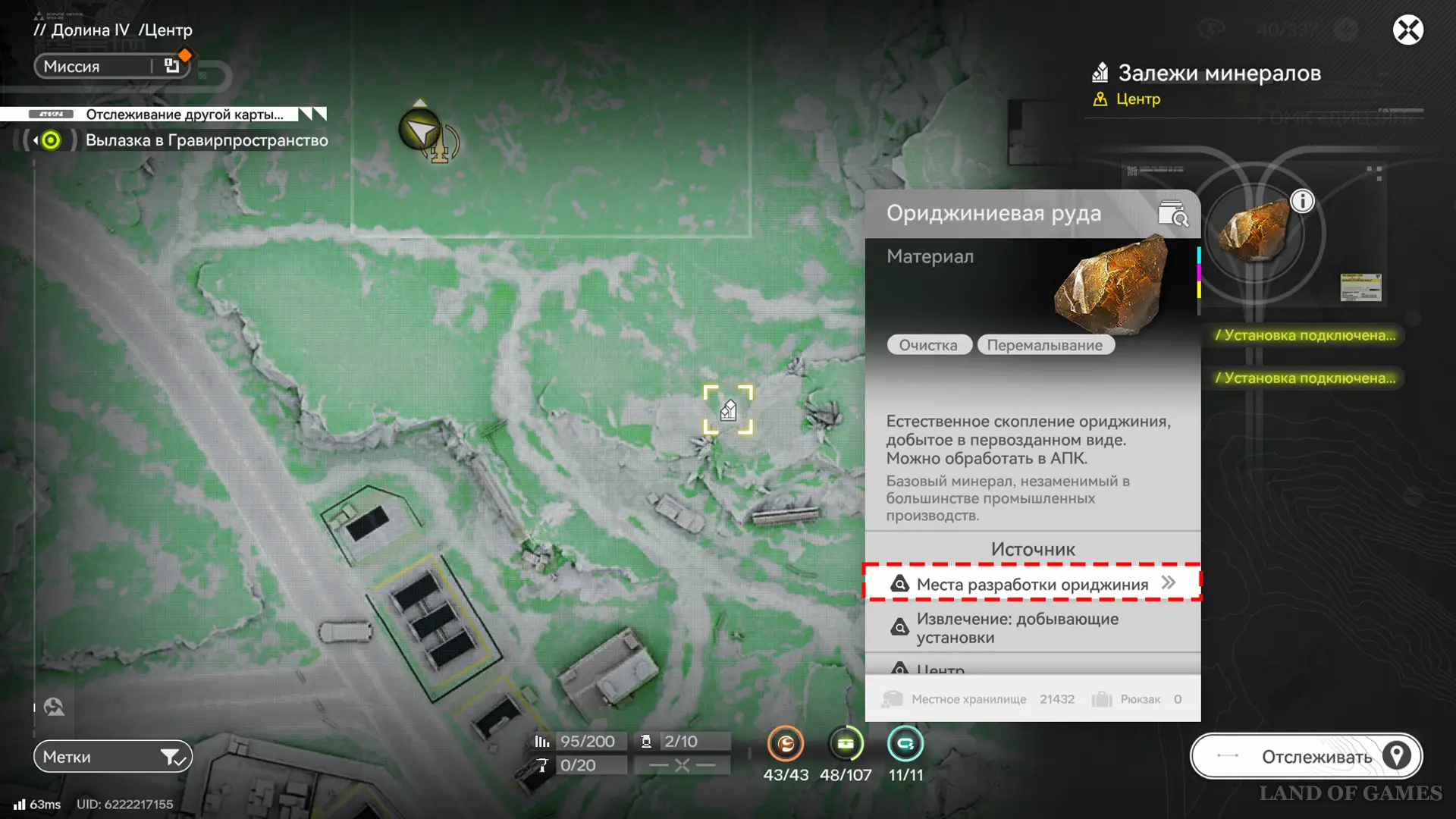Choose the Перемалывание processing tag

(1044, 345)
